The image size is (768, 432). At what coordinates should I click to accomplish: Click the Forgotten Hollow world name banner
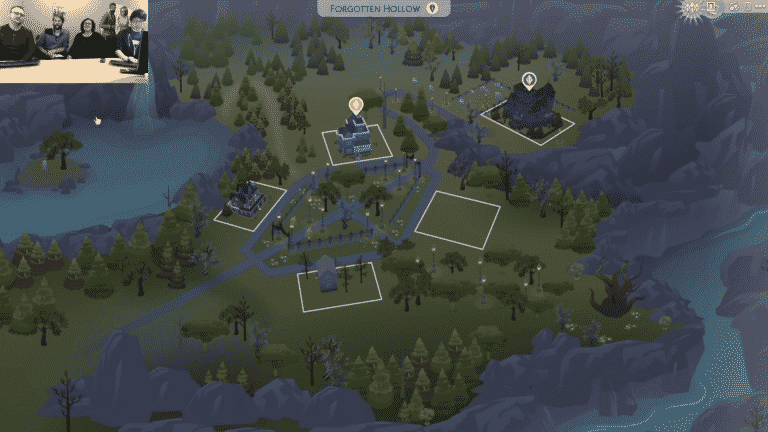click(x=377, y=8)
